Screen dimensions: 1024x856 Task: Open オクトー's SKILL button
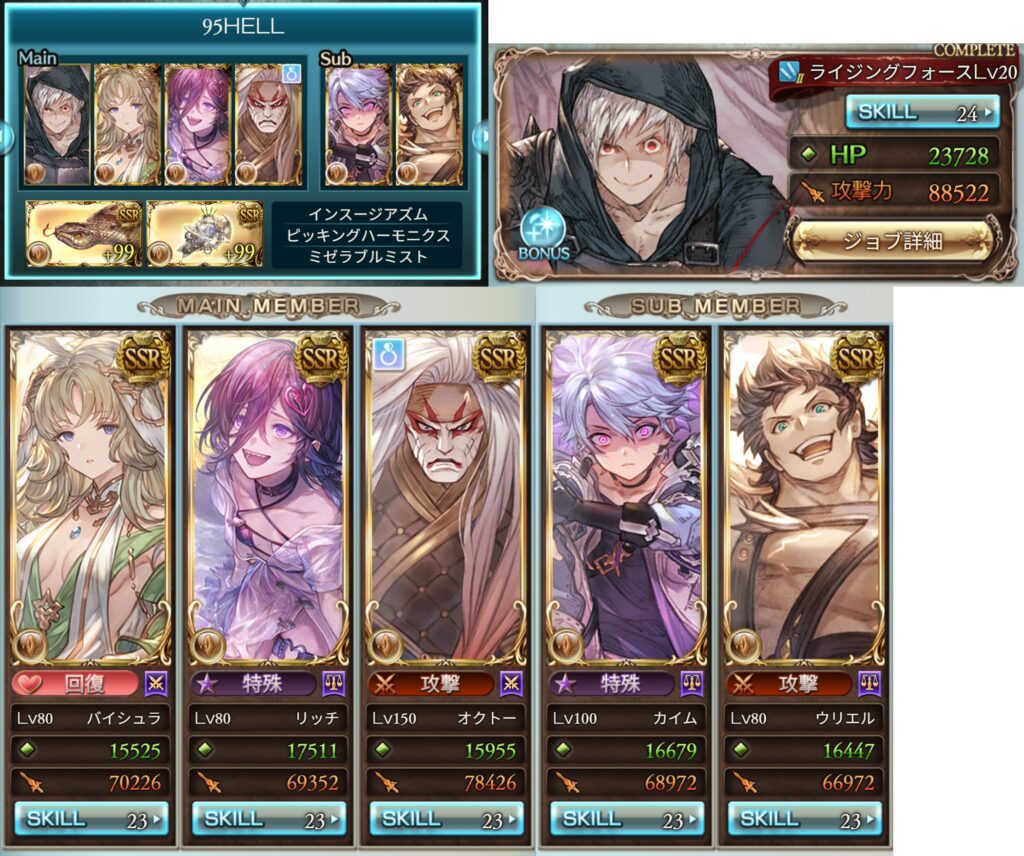point(447,818)
